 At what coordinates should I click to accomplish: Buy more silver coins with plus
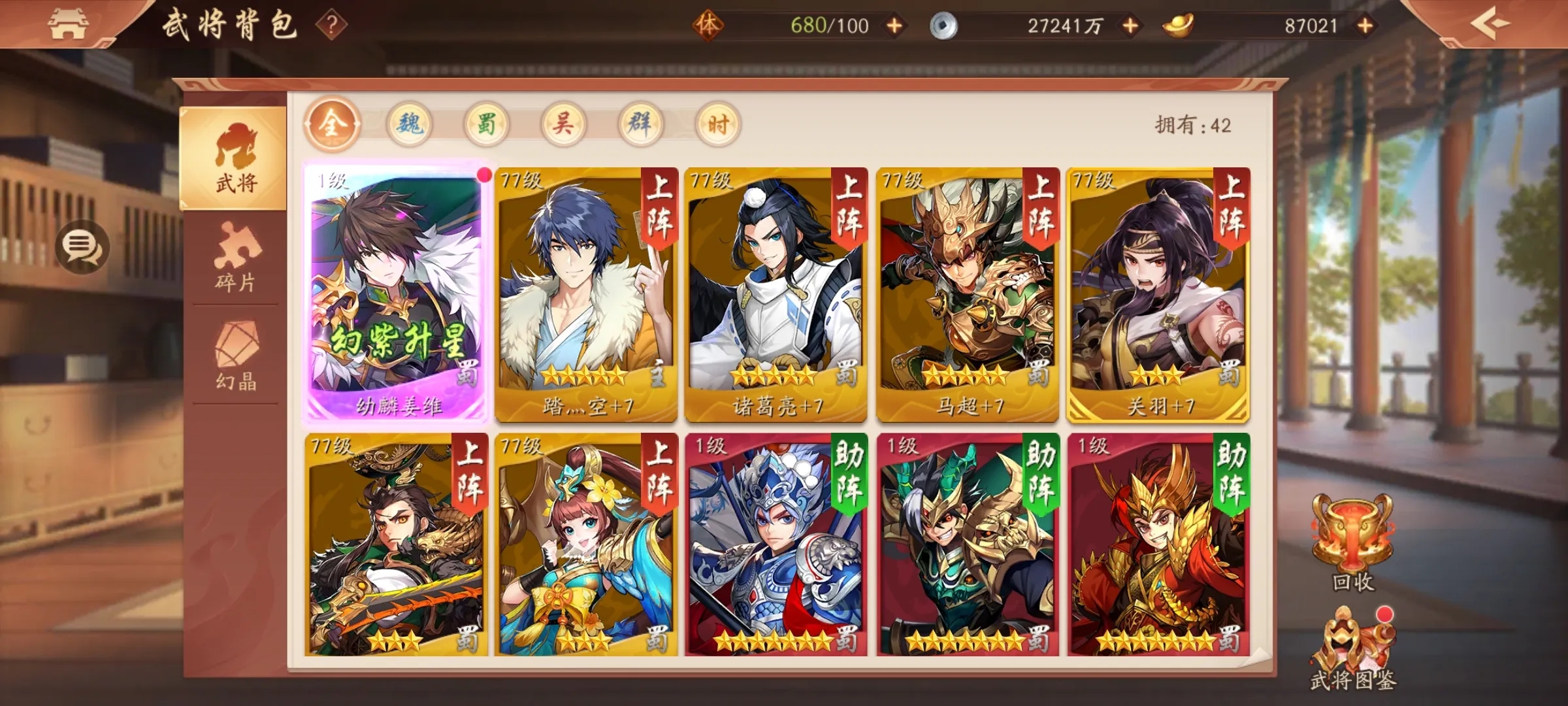[1130, 26]
